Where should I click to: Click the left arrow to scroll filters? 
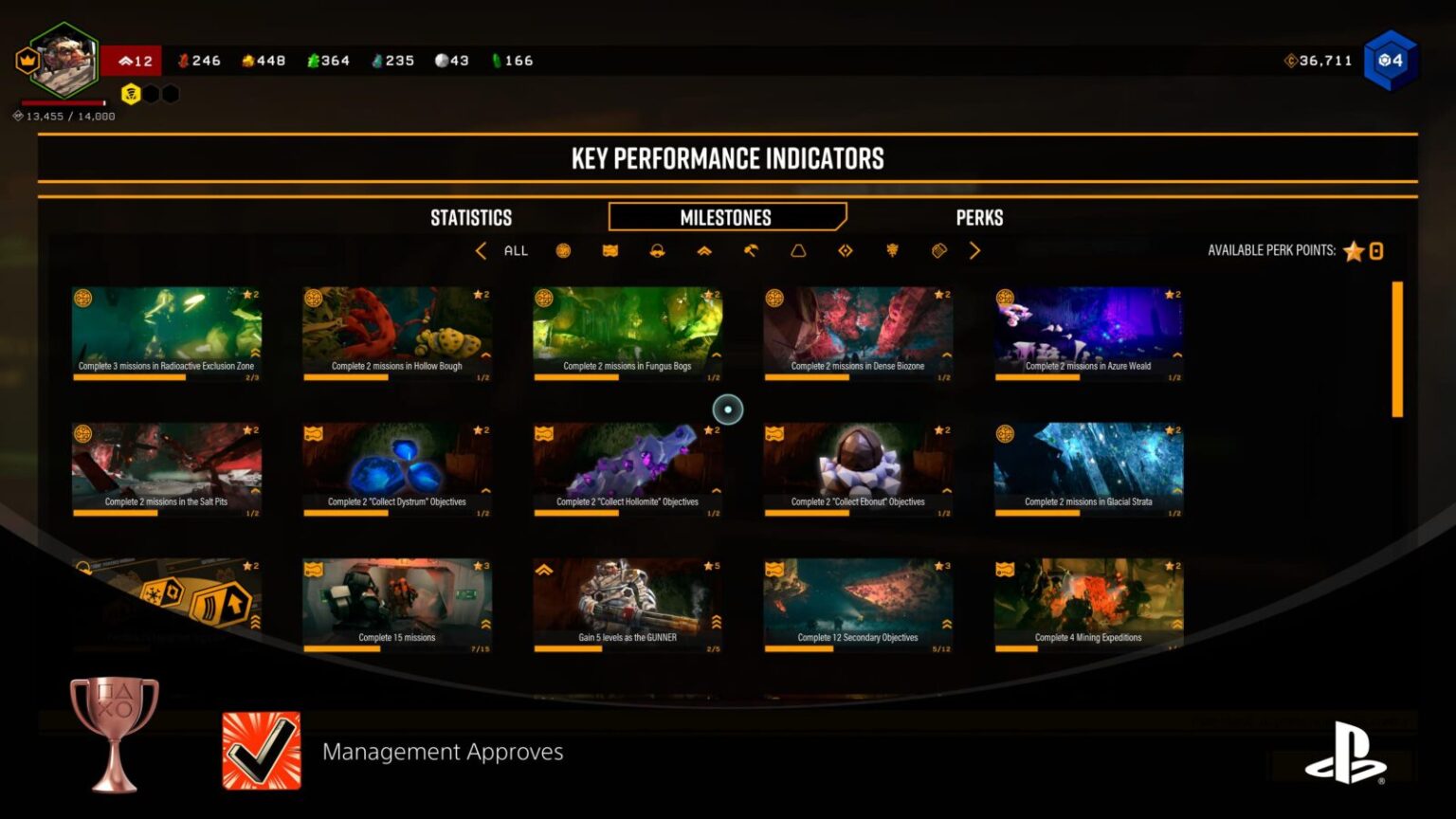(482, 250)
